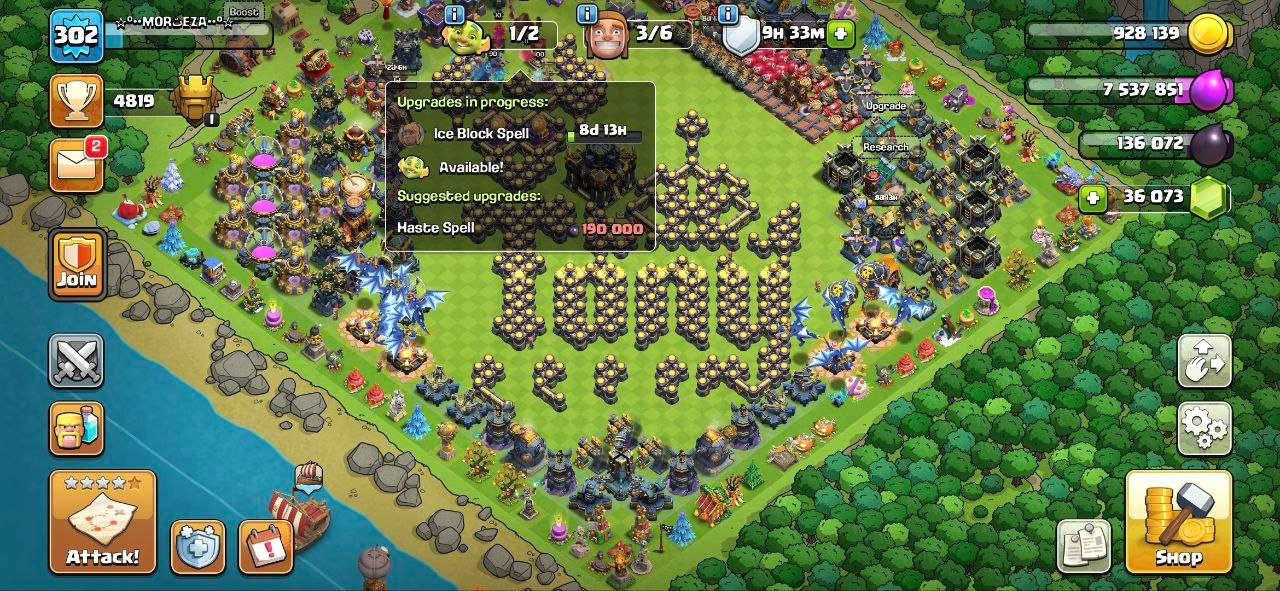Screen dimensions: 1280x591
Task: Open the layout editor hand icon
Action: [x=1204, y=361]
